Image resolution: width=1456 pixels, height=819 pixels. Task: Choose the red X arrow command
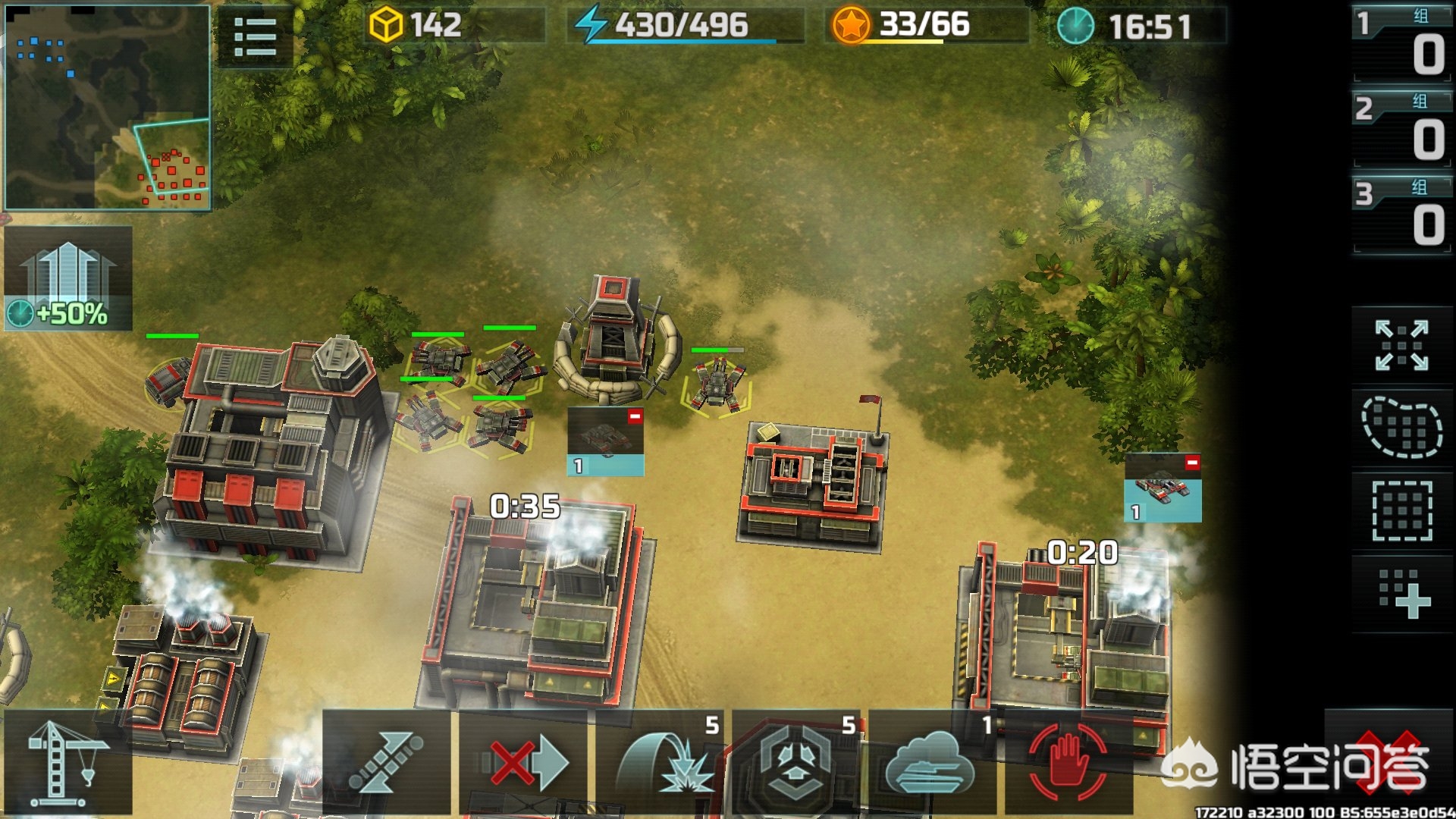point(525,762)
